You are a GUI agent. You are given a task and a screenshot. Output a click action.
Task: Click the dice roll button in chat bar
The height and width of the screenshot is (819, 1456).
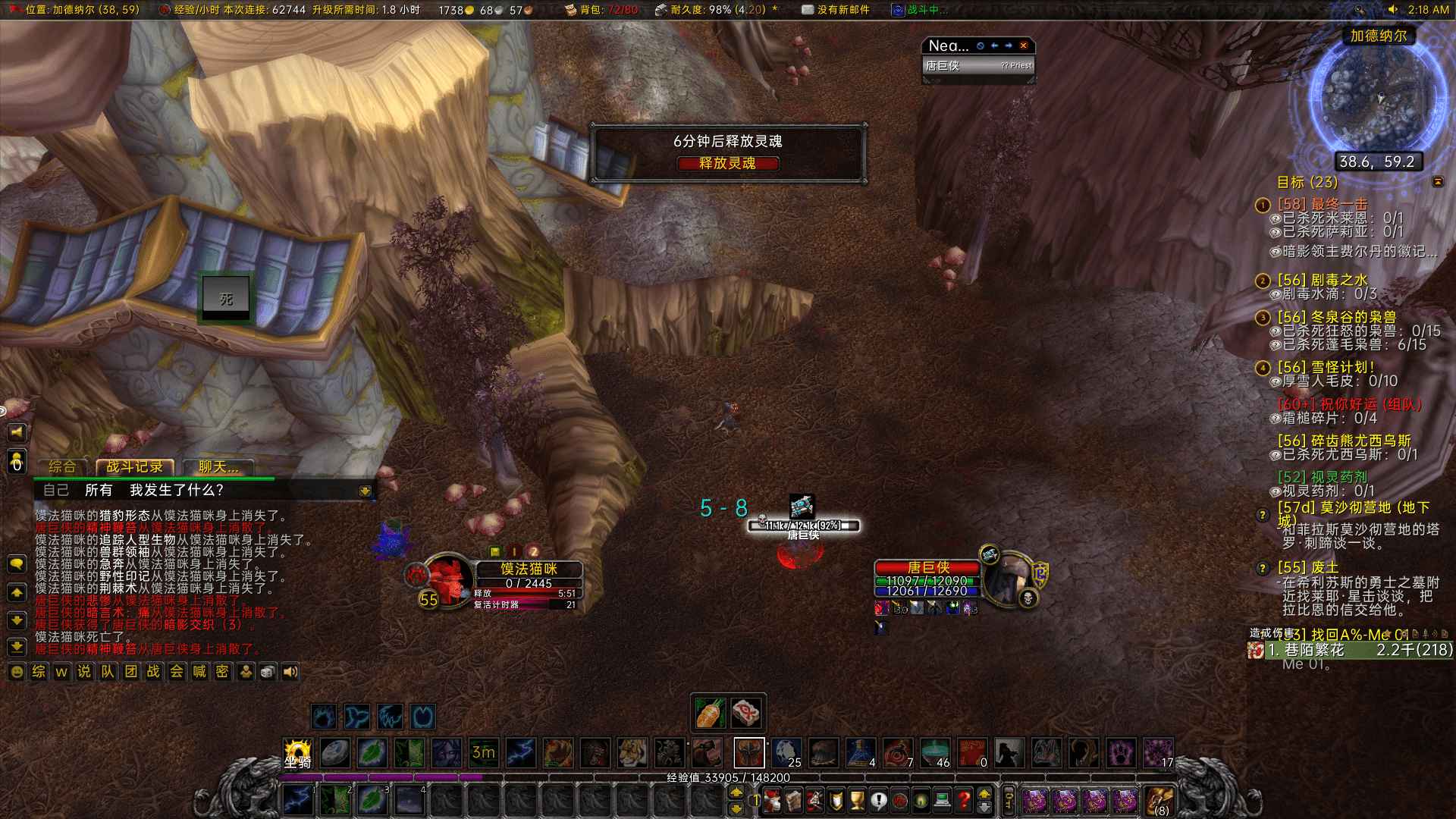[x=268, y=672]
